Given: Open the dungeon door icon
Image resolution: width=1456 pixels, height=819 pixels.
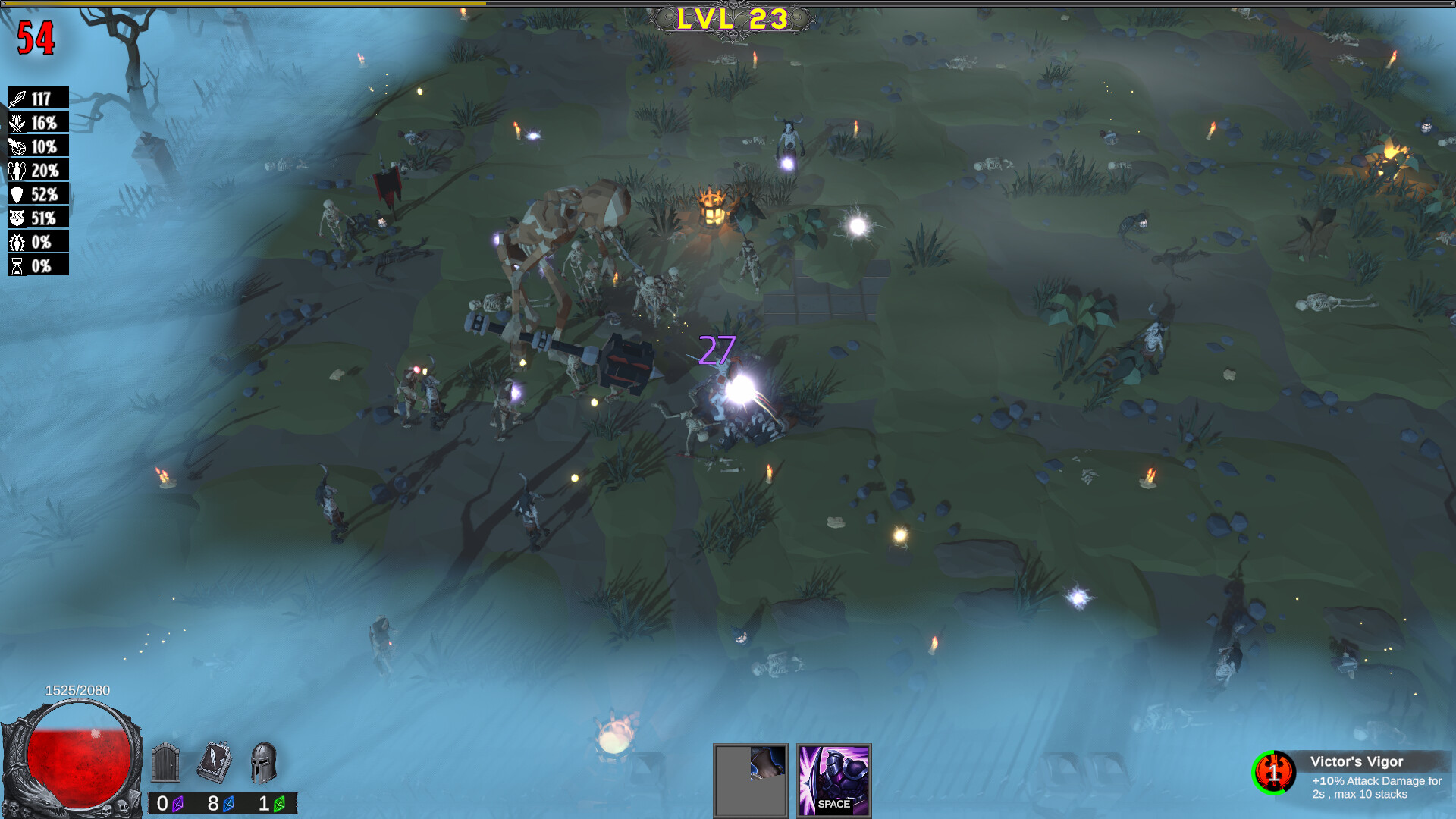Looking at the screenshot, I should (165, 765).
